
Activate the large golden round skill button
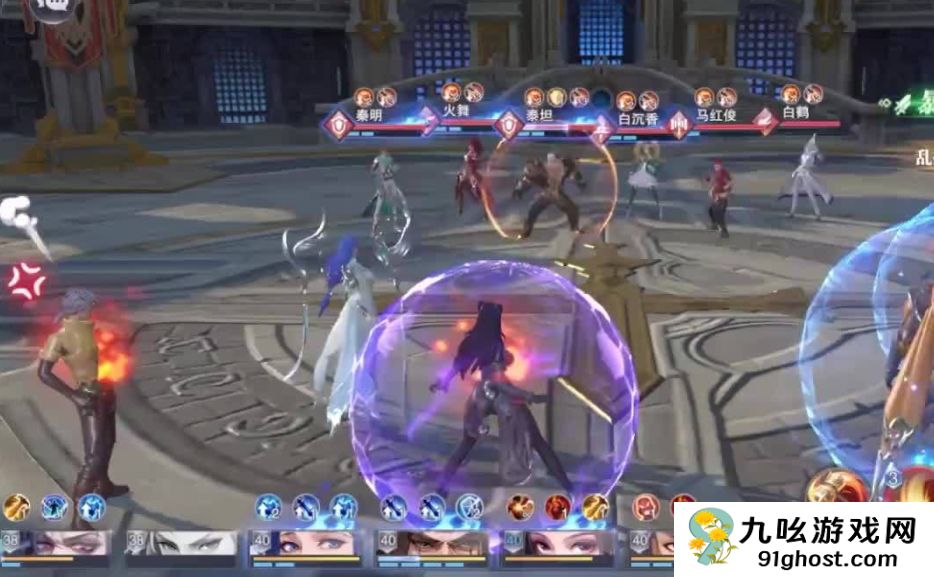[x=835, y=488]
